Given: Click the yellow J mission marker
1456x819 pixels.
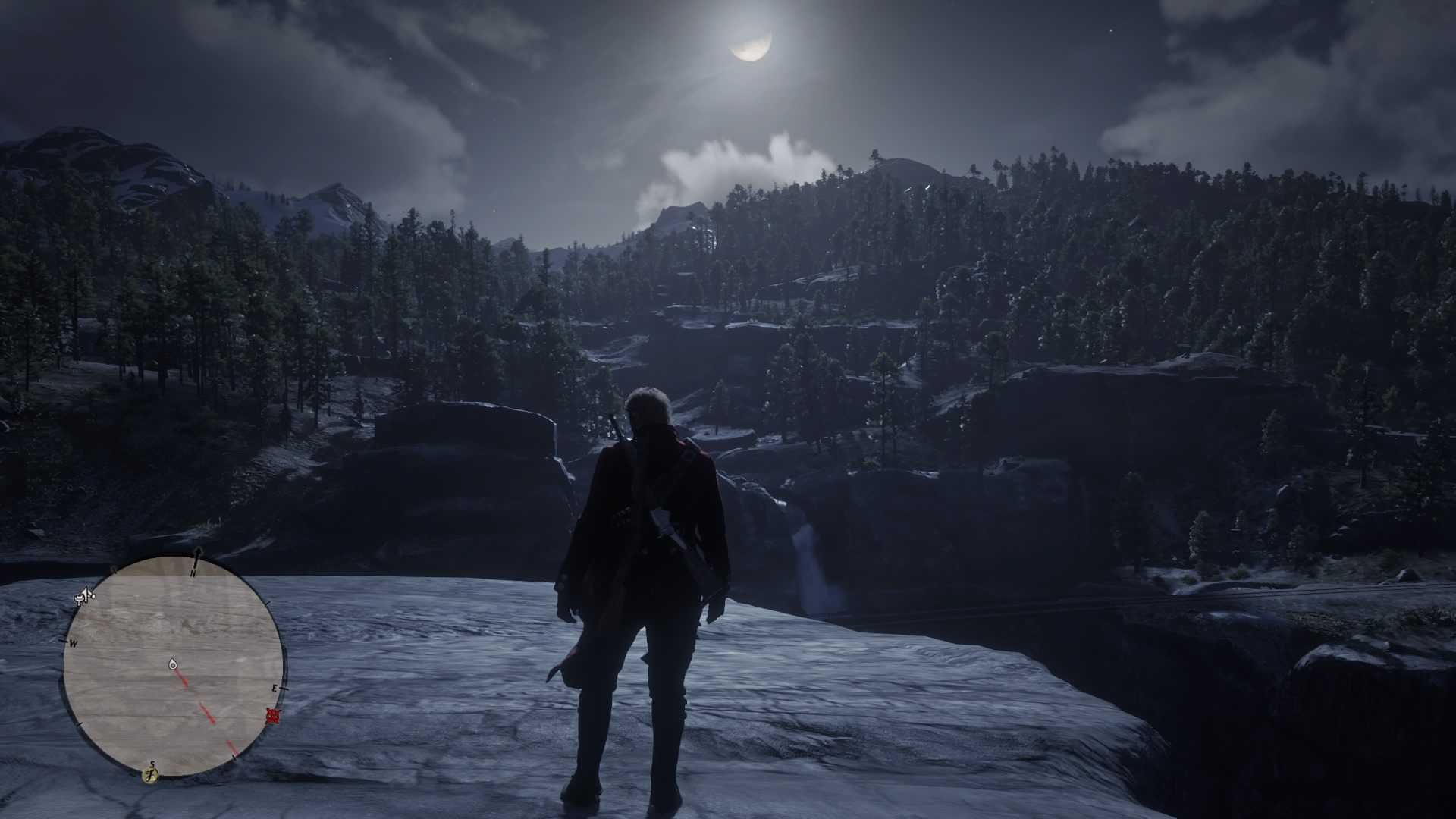Looking at the screenshot, I should pos(151,774).
